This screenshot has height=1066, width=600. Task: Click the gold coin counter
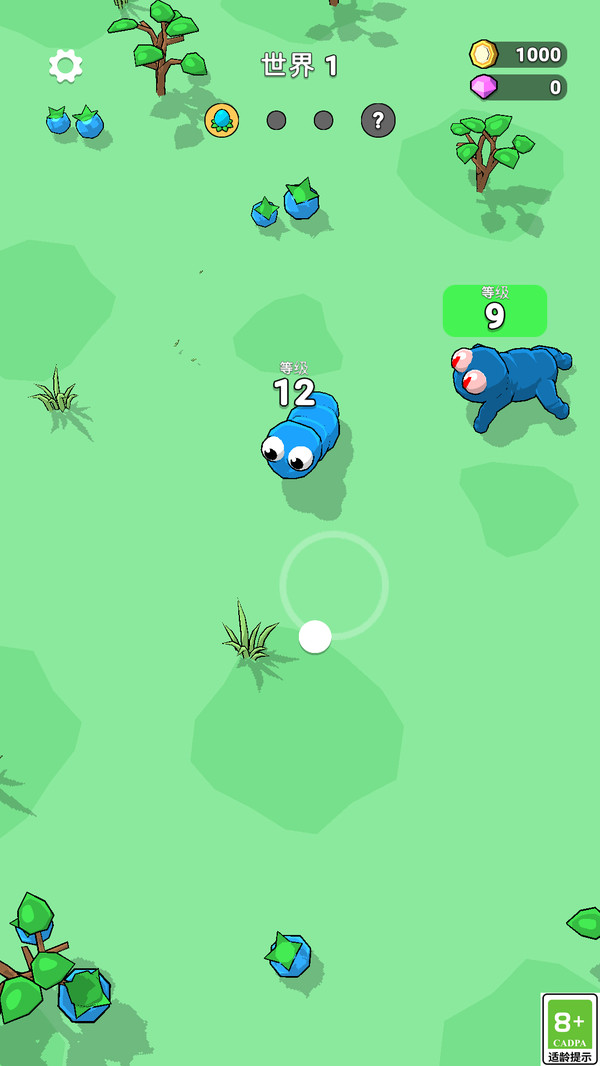(518, 54)
